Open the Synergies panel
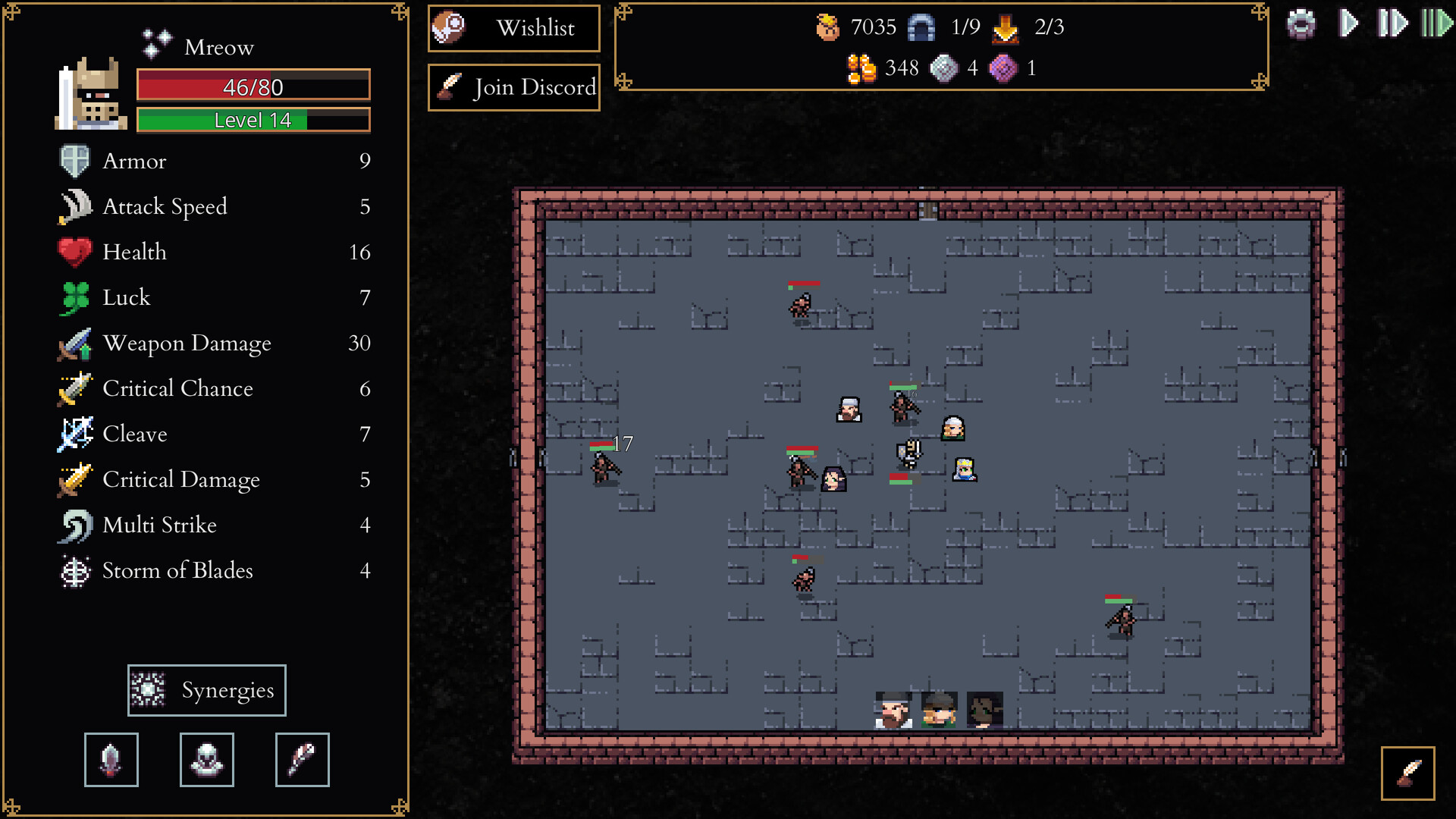 pyautogui.click(x=206, y=690)
